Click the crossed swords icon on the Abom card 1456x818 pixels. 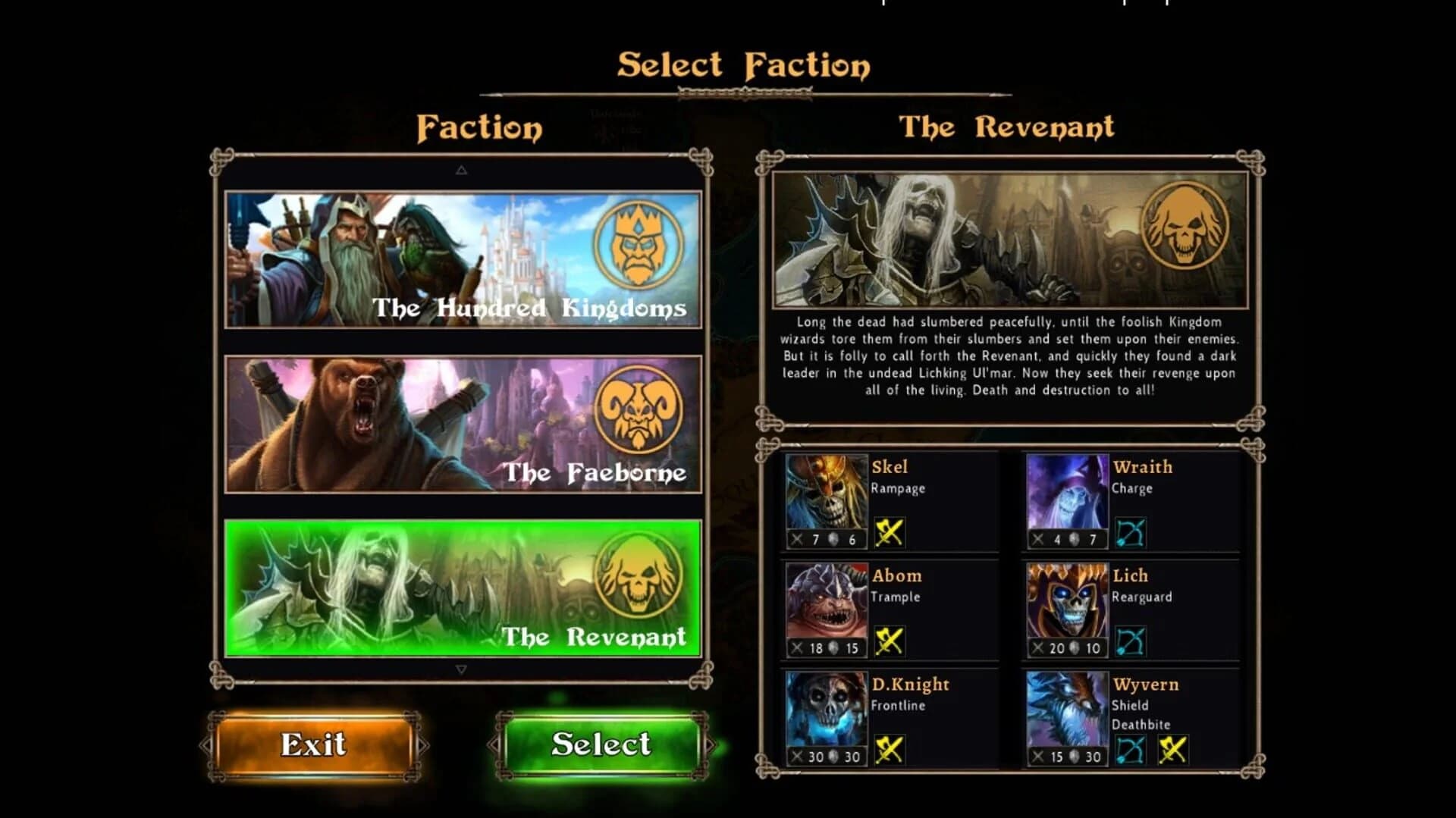889,641
